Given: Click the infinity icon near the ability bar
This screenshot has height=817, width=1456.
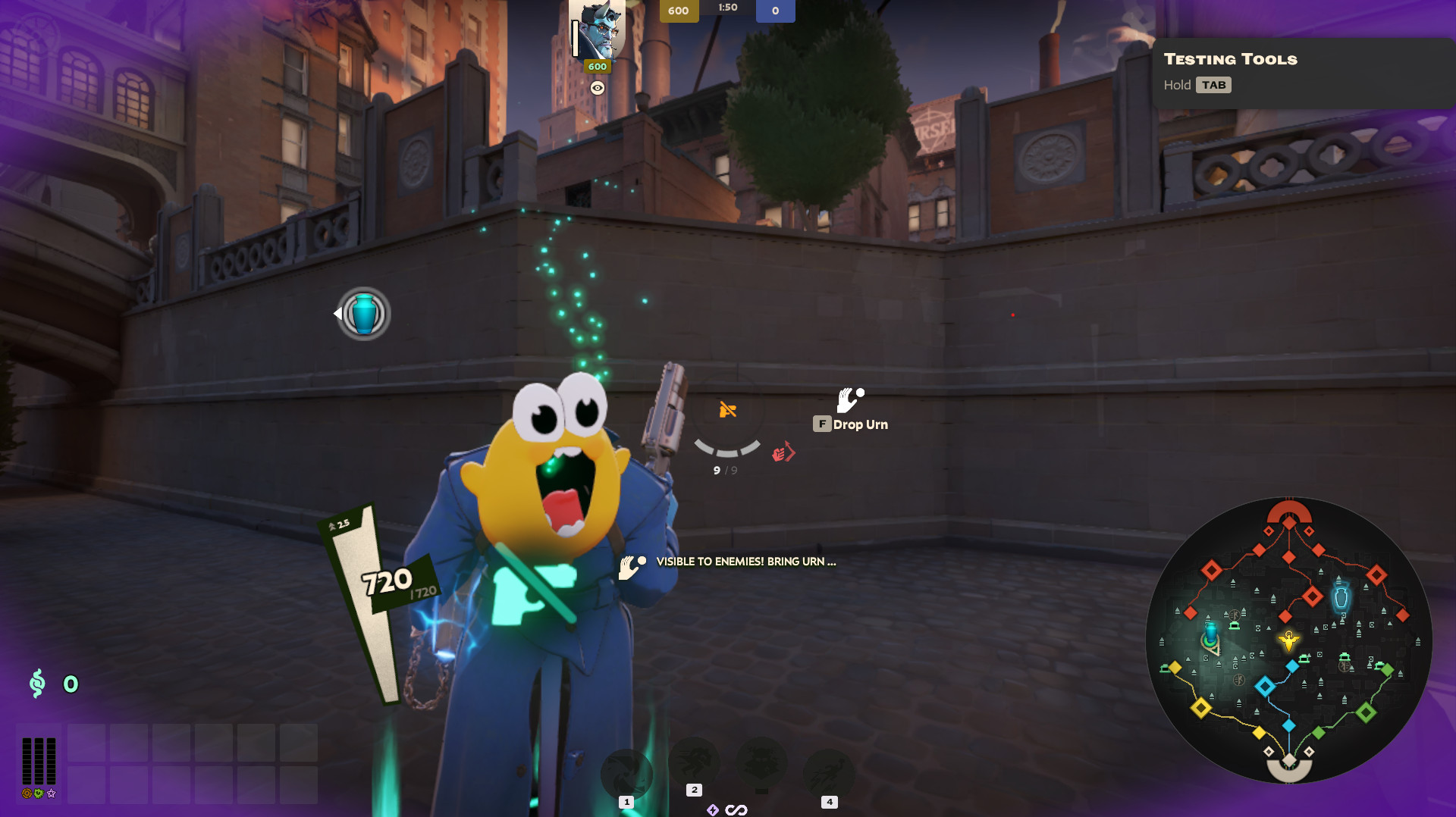Looking at the screenshot, I should 737,810.
